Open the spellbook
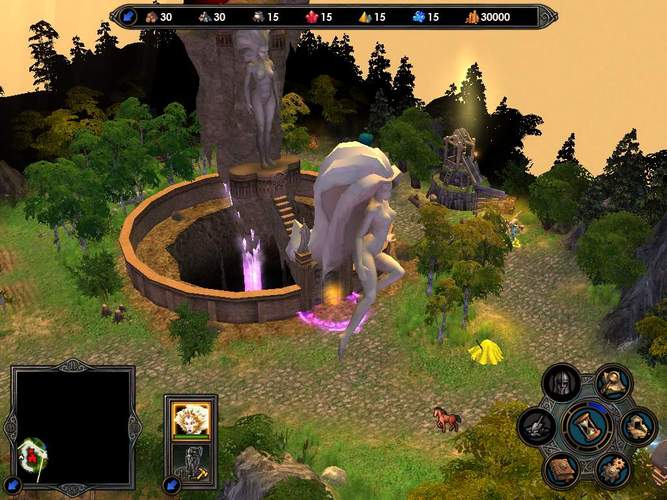The width and height of the screenshot is (667, 500). (x=560, y=469)
